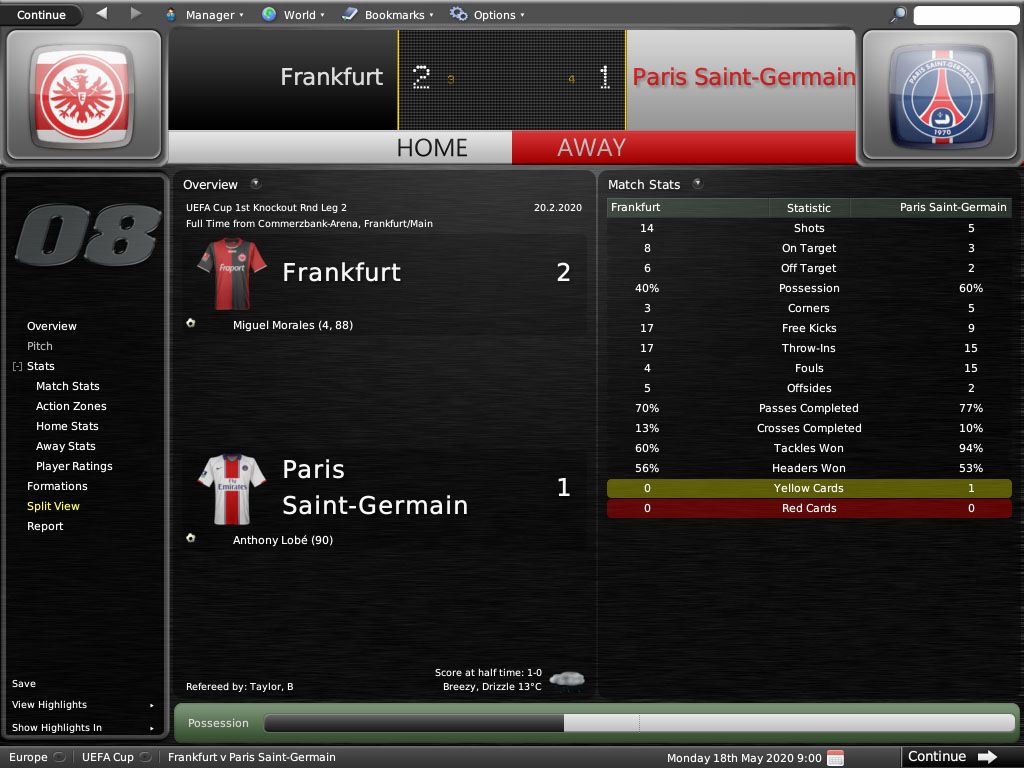Show Formations screen
This screenshot has height=768, width=1024.
(x=57, y=486)
